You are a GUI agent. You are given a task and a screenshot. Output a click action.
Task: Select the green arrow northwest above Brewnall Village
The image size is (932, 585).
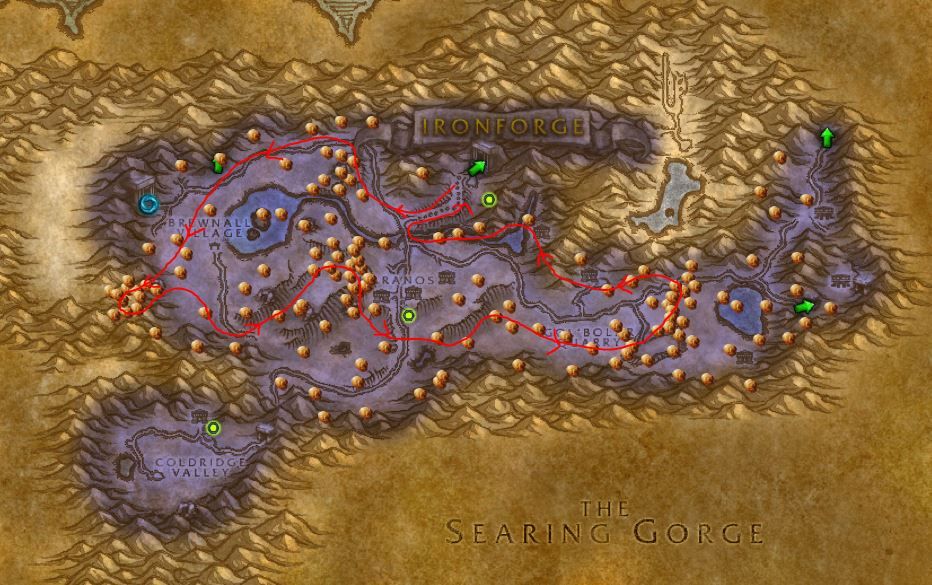coord(217,164)
